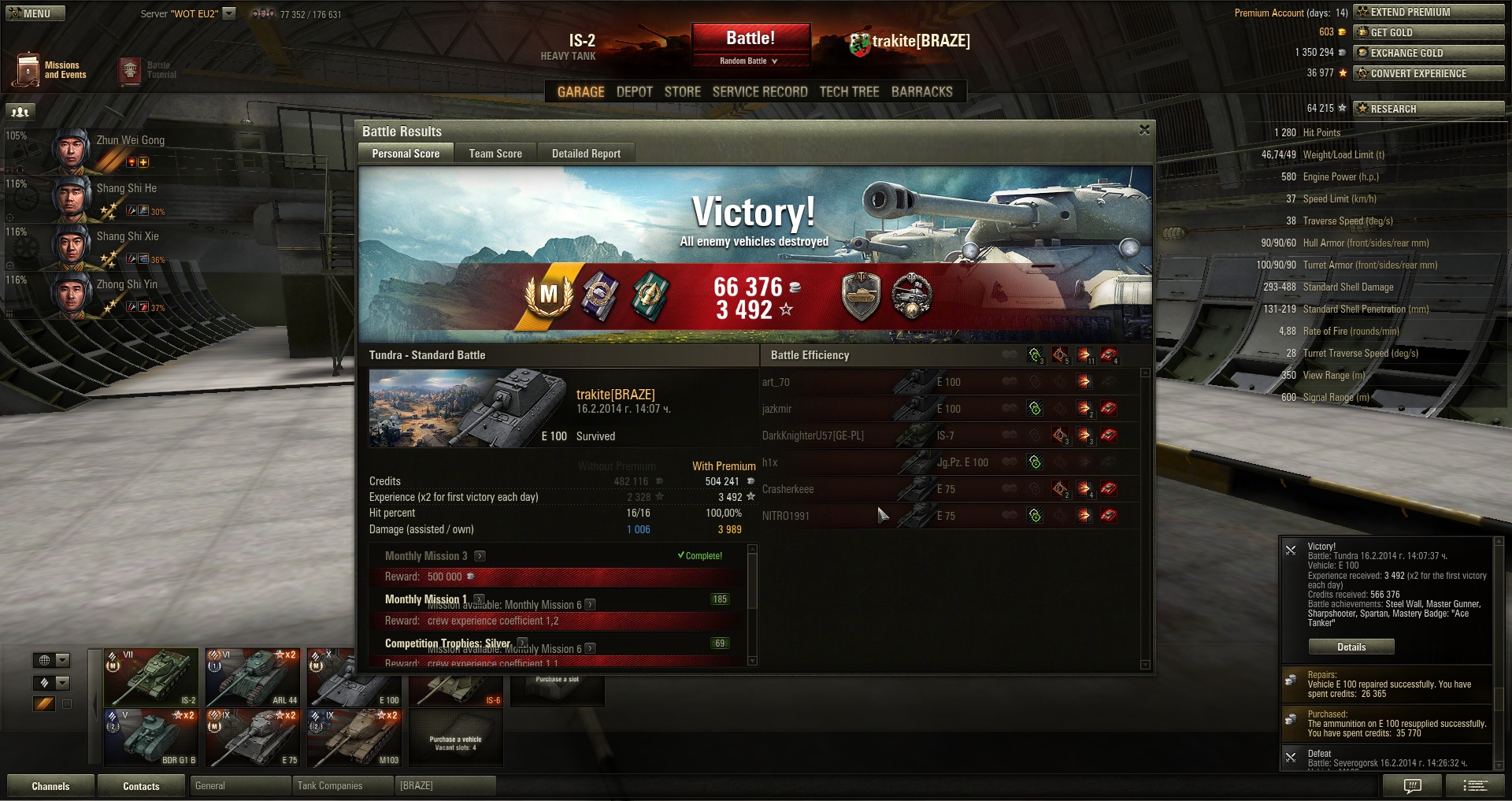The width and height of the screenshot is (1512, 801).
Task: Open Research for the selected tank
Action: click(x=1428, y=109)
